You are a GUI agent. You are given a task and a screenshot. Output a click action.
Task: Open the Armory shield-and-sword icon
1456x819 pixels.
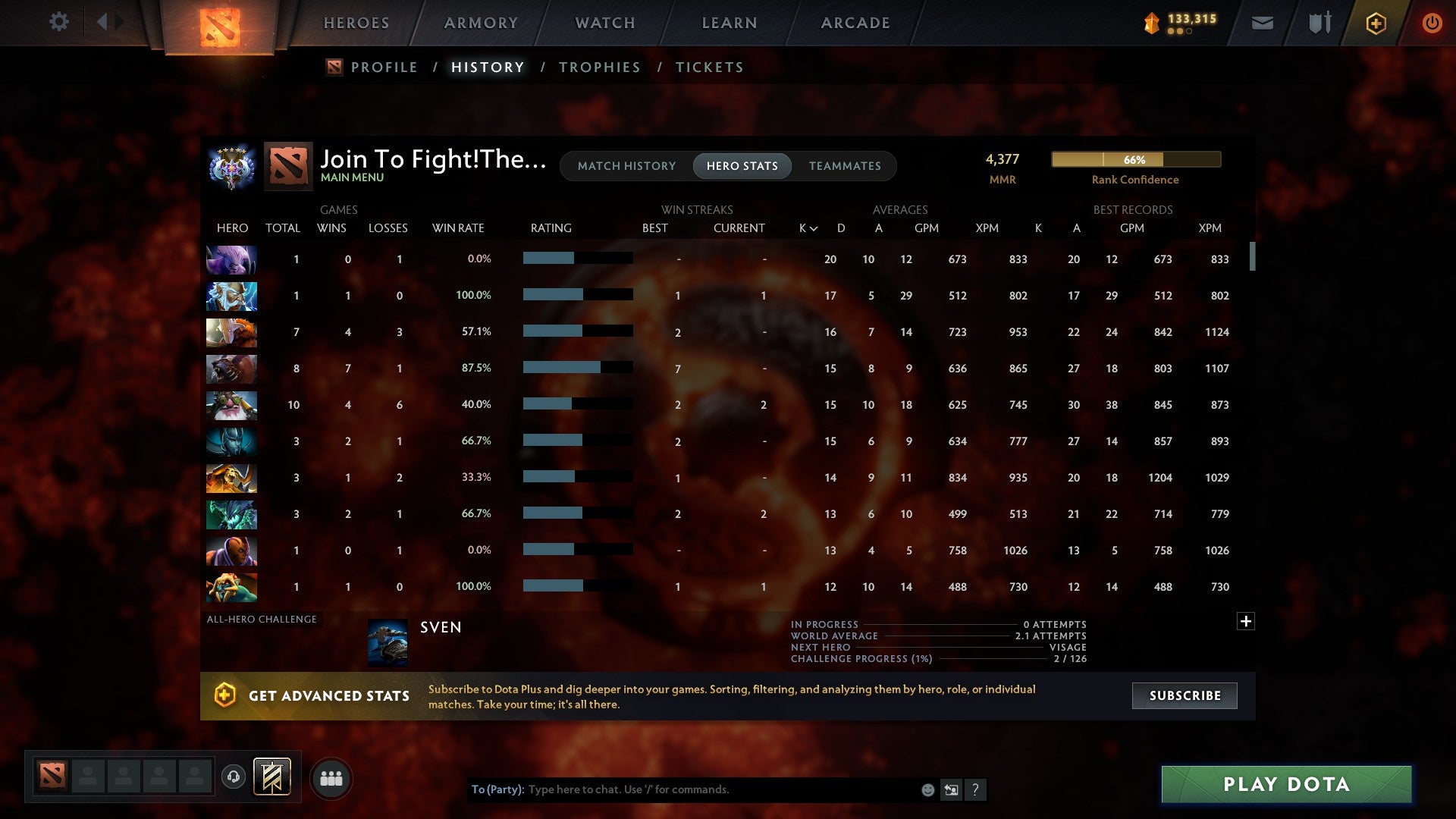pos(1319,23)
